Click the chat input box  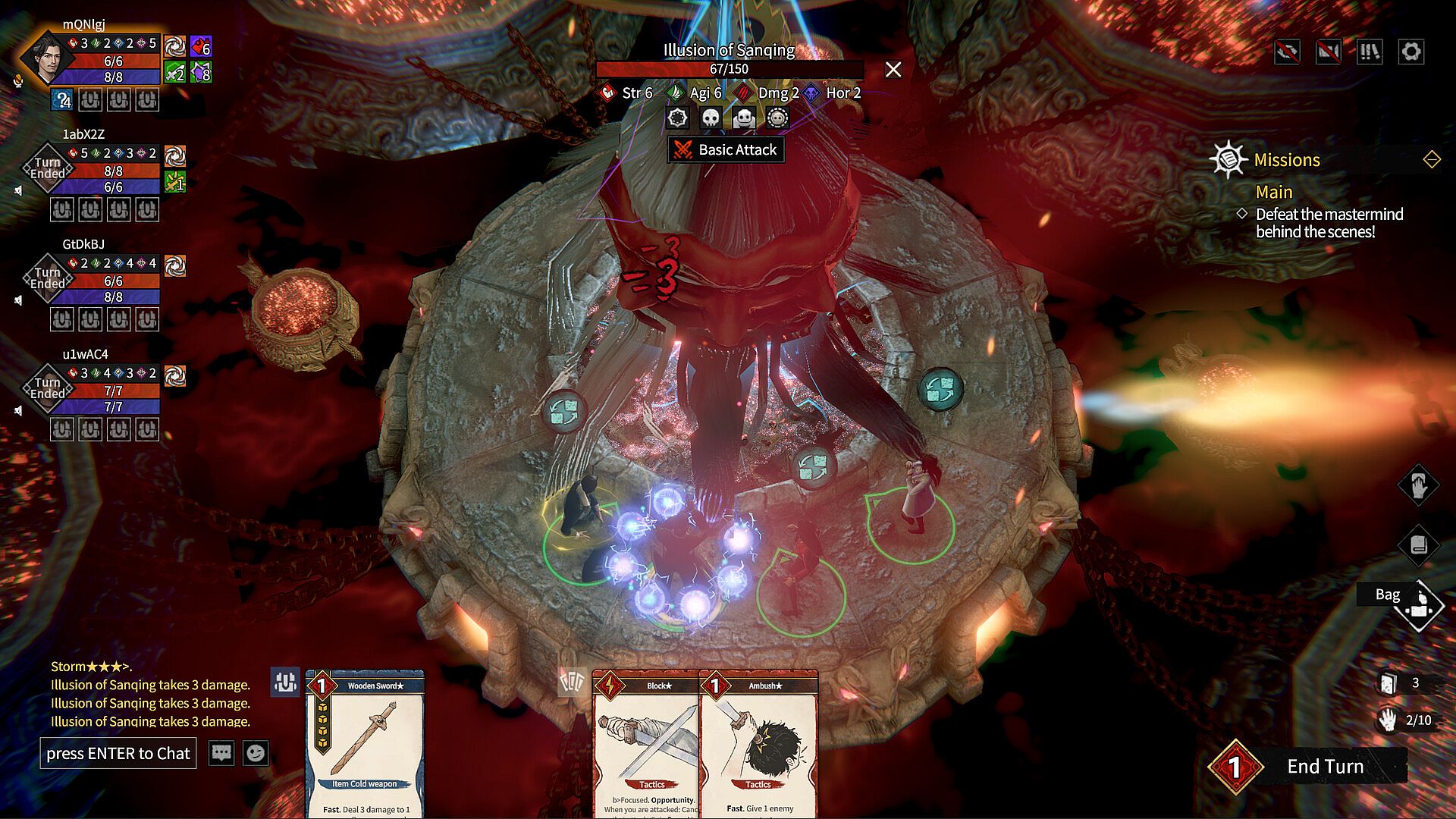118,753
